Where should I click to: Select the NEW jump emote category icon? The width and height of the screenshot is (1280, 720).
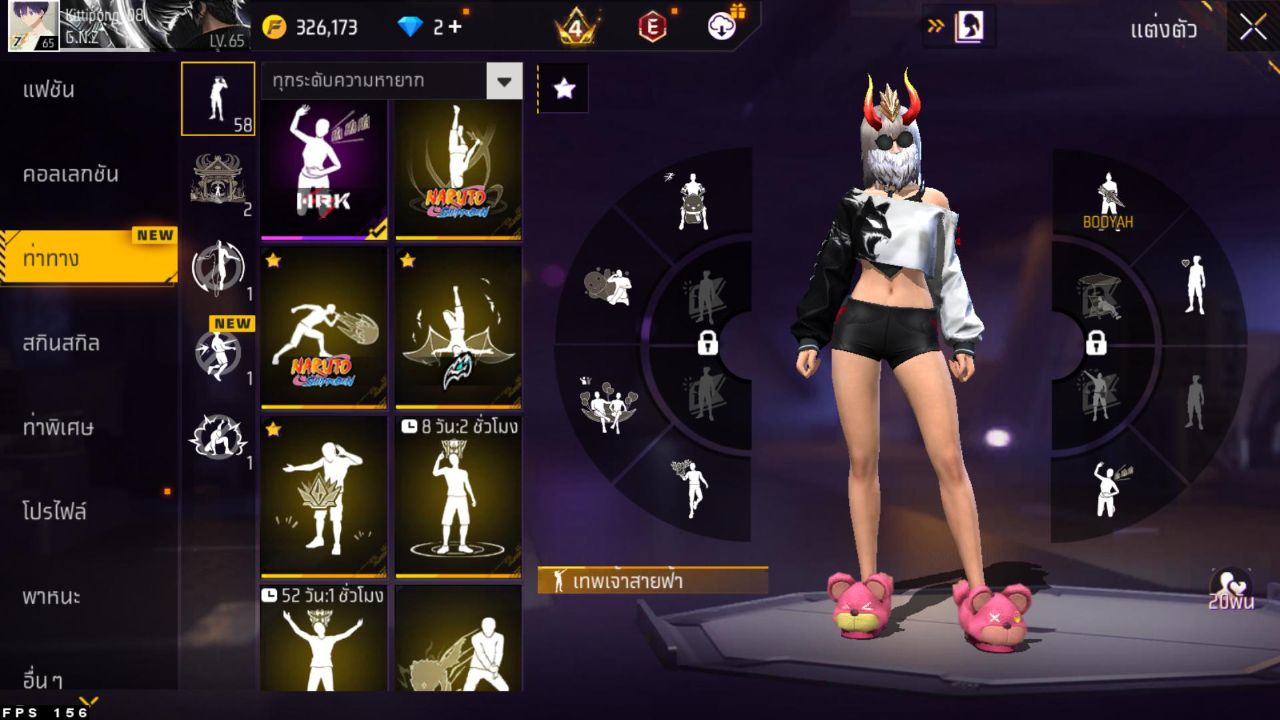point(219,352)
